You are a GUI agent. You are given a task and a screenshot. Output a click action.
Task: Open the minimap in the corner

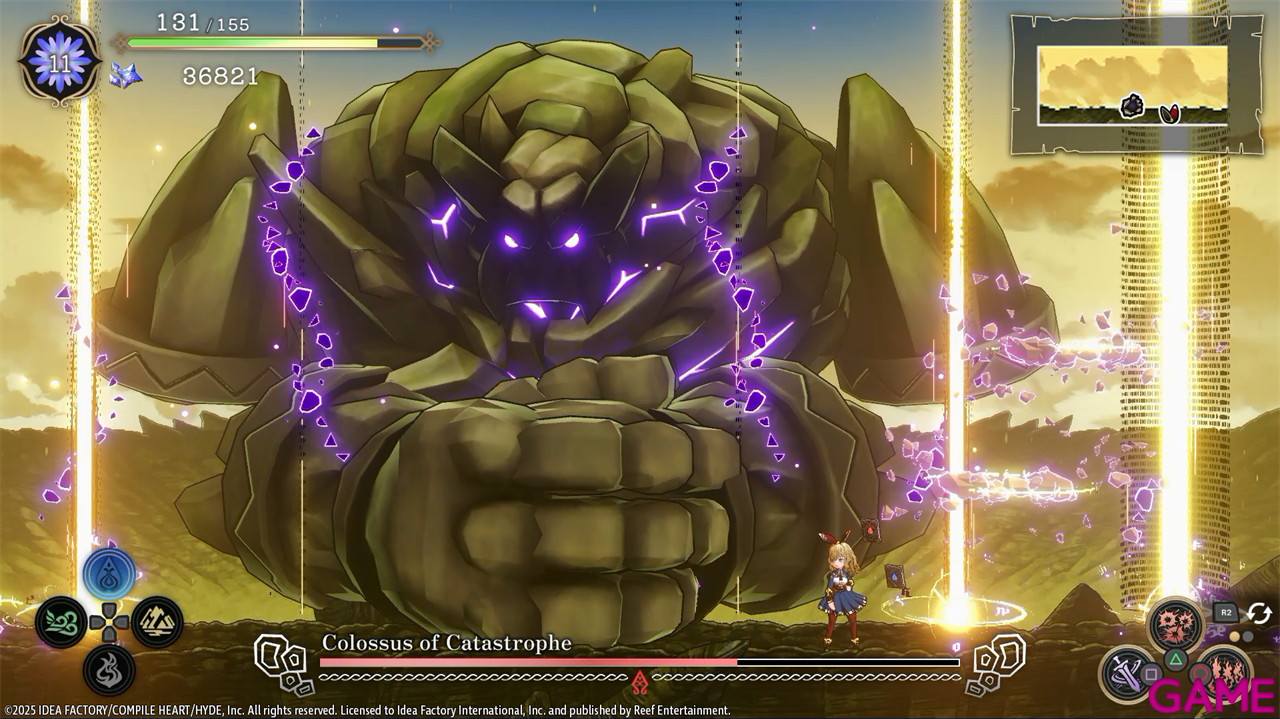point(1132,85)
